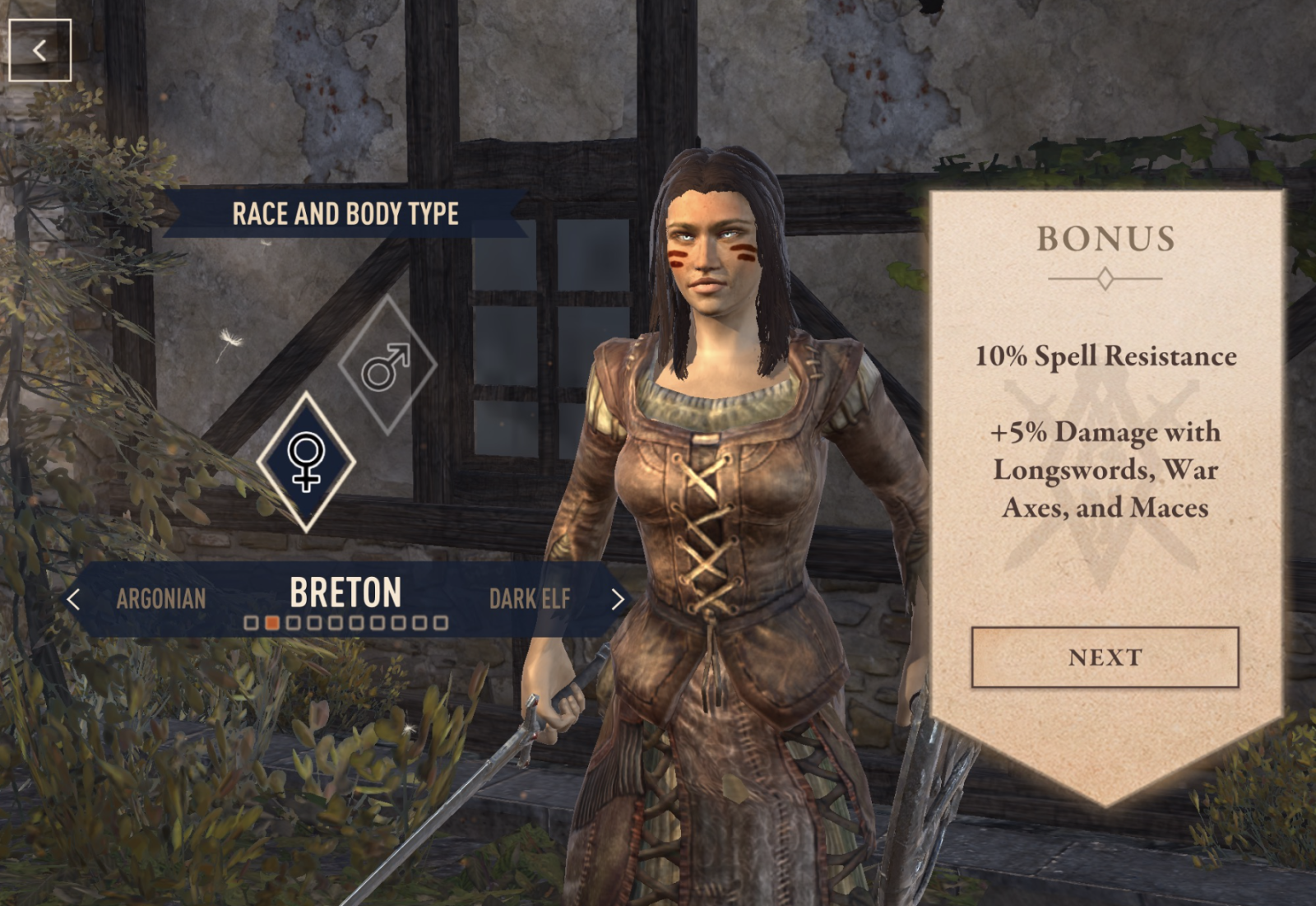Choose the female body type diamond
This screenshot has height=906, width=1316.
306,462
